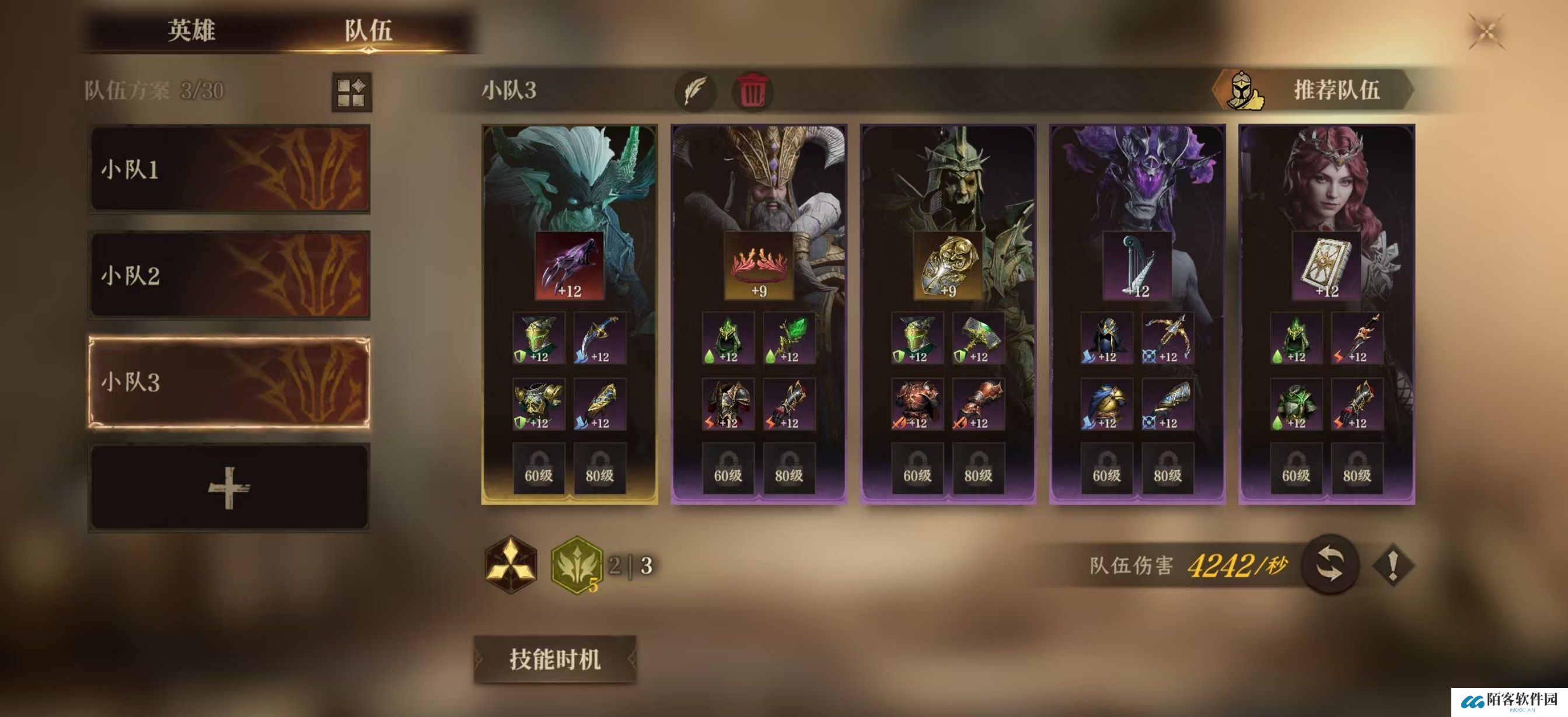Choose 小队3 in the team list
1568x717 pixels.
229,382
